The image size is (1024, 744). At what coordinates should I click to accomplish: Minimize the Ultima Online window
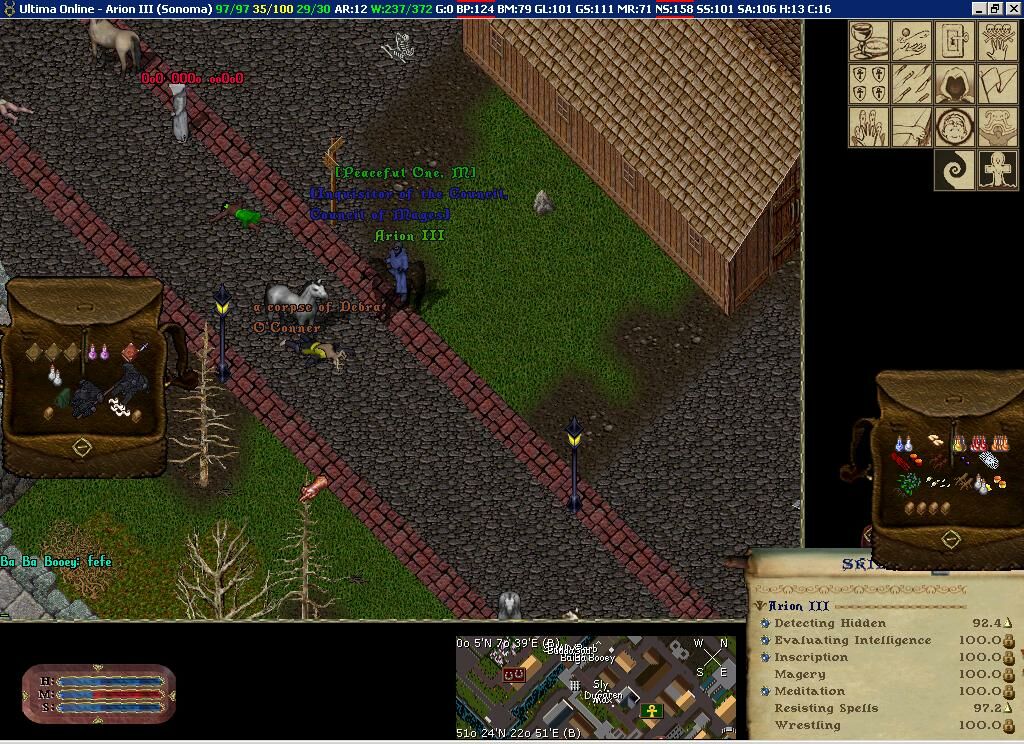pos(979,8)
